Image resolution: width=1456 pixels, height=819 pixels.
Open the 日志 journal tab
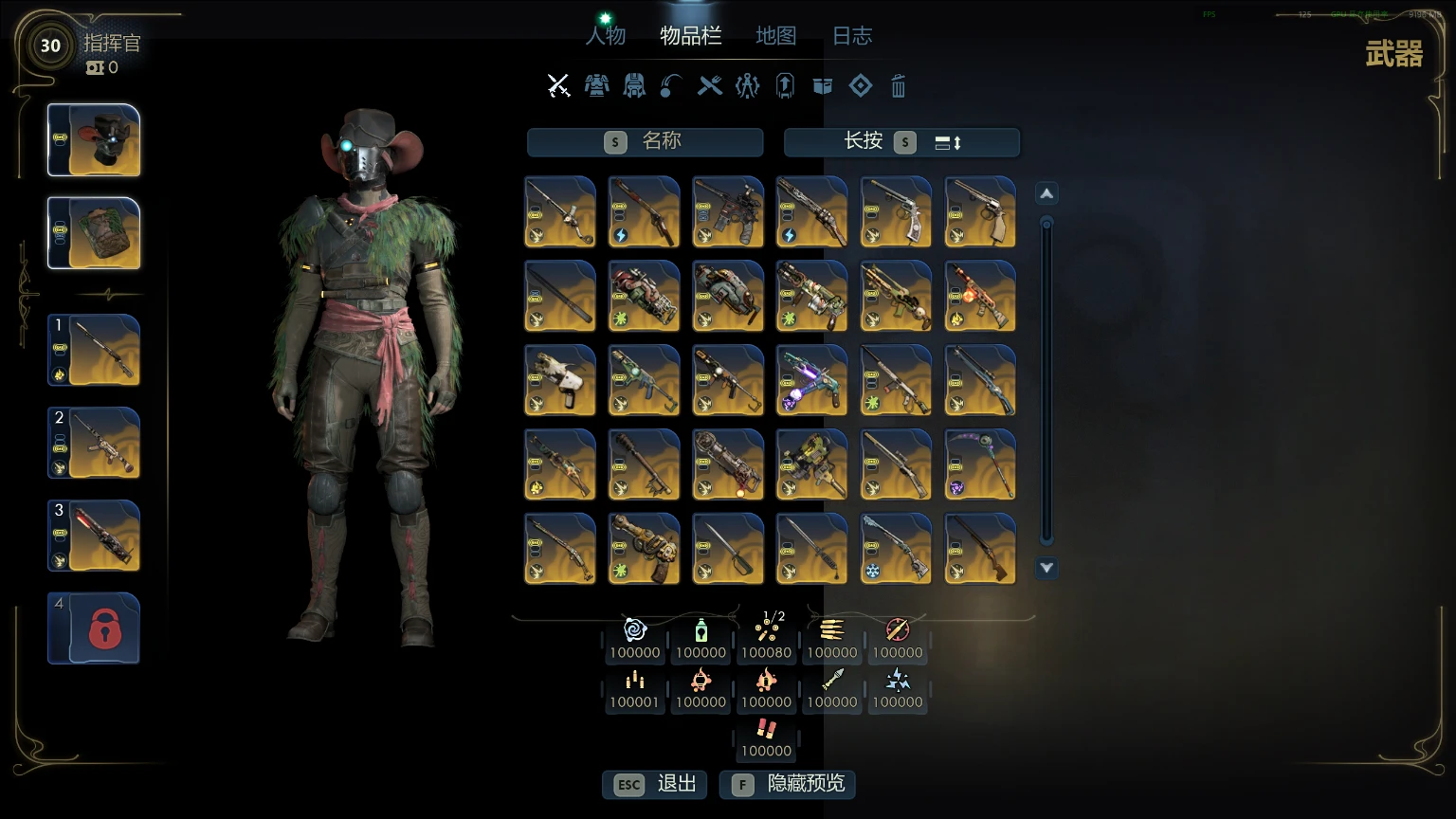click(x=851, y=36)
